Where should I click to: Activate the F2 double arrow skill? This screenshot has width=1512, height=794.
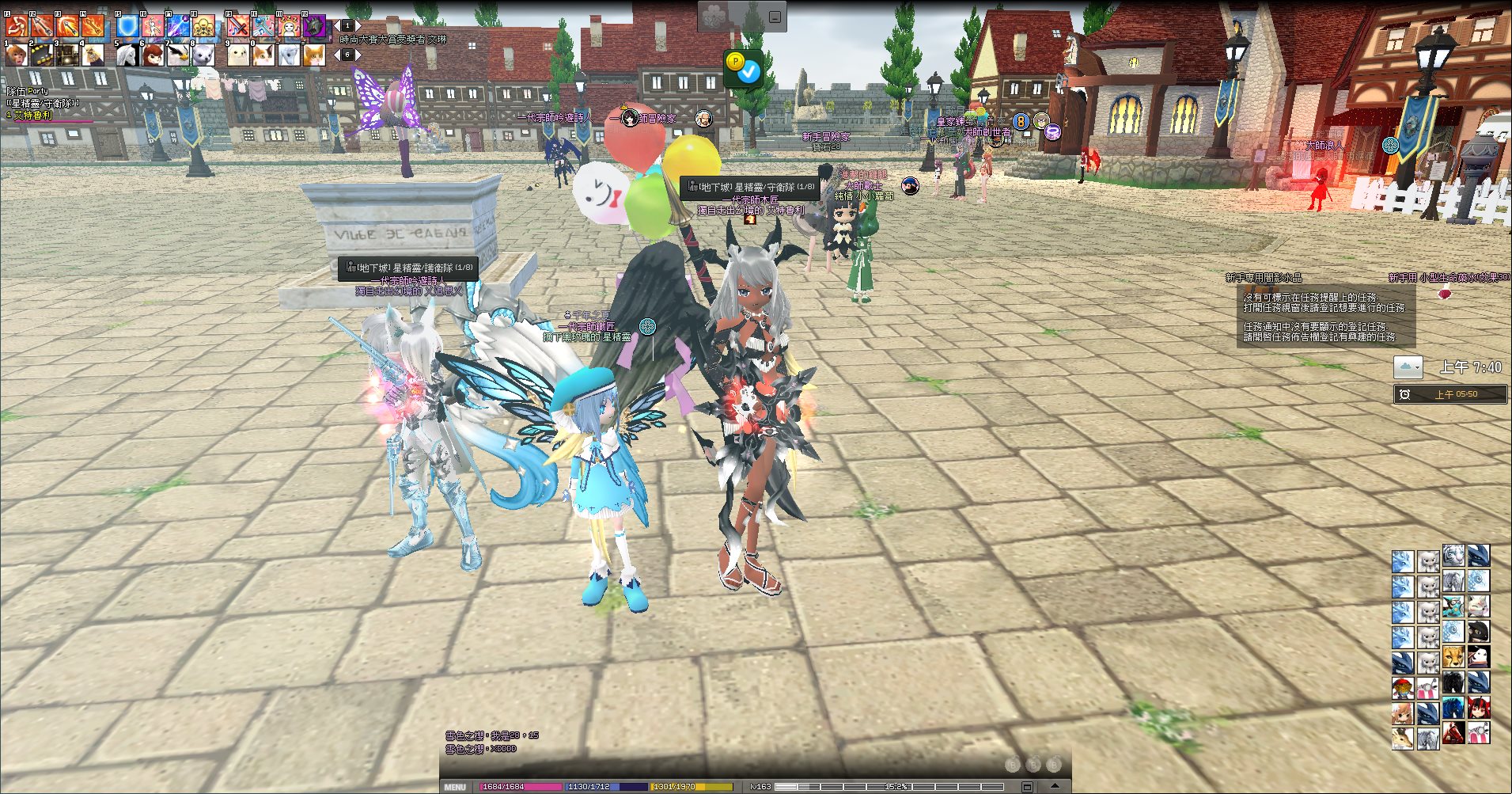coord(42,27)
